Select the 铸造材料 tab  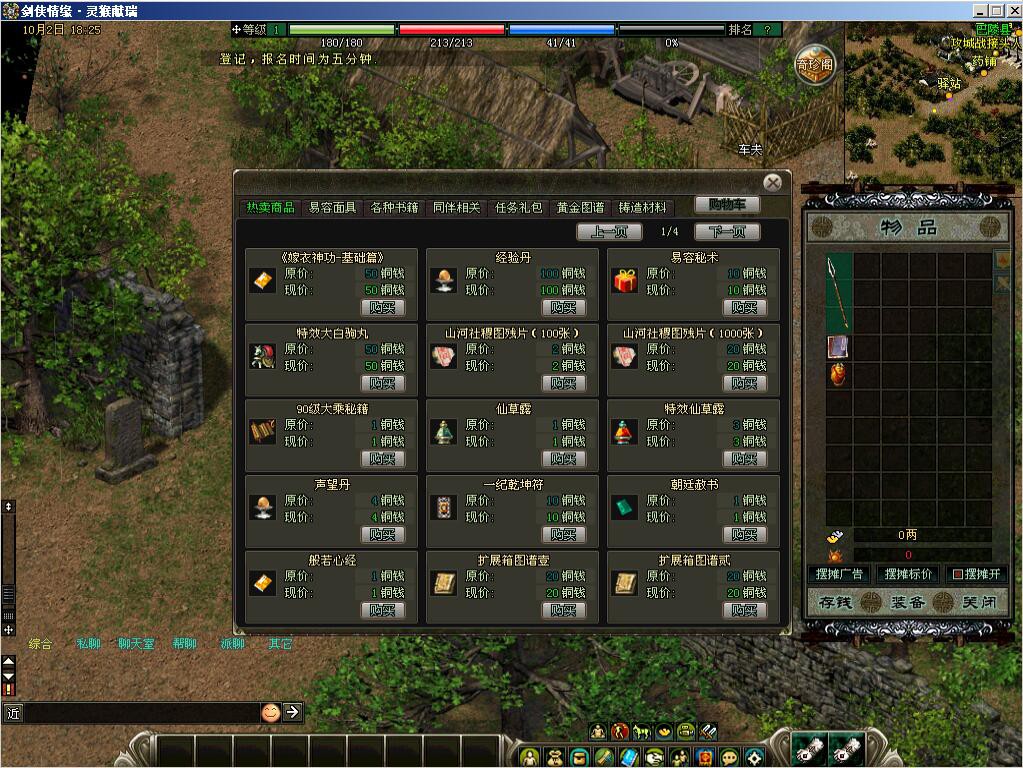tap(642, 207)
